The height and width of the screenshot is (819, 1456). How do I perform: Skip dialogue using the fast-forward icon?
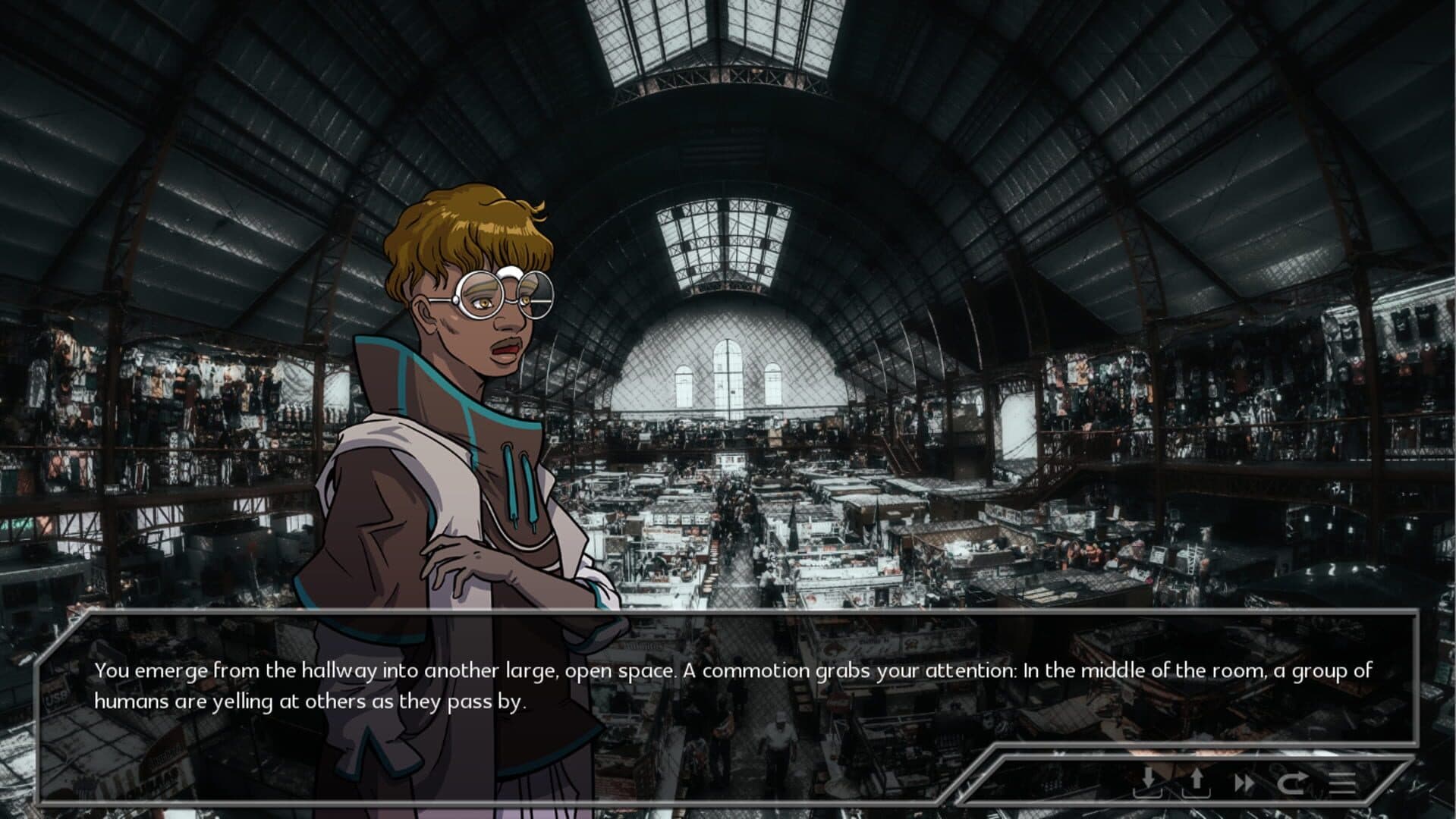(x=1244, y=782)
